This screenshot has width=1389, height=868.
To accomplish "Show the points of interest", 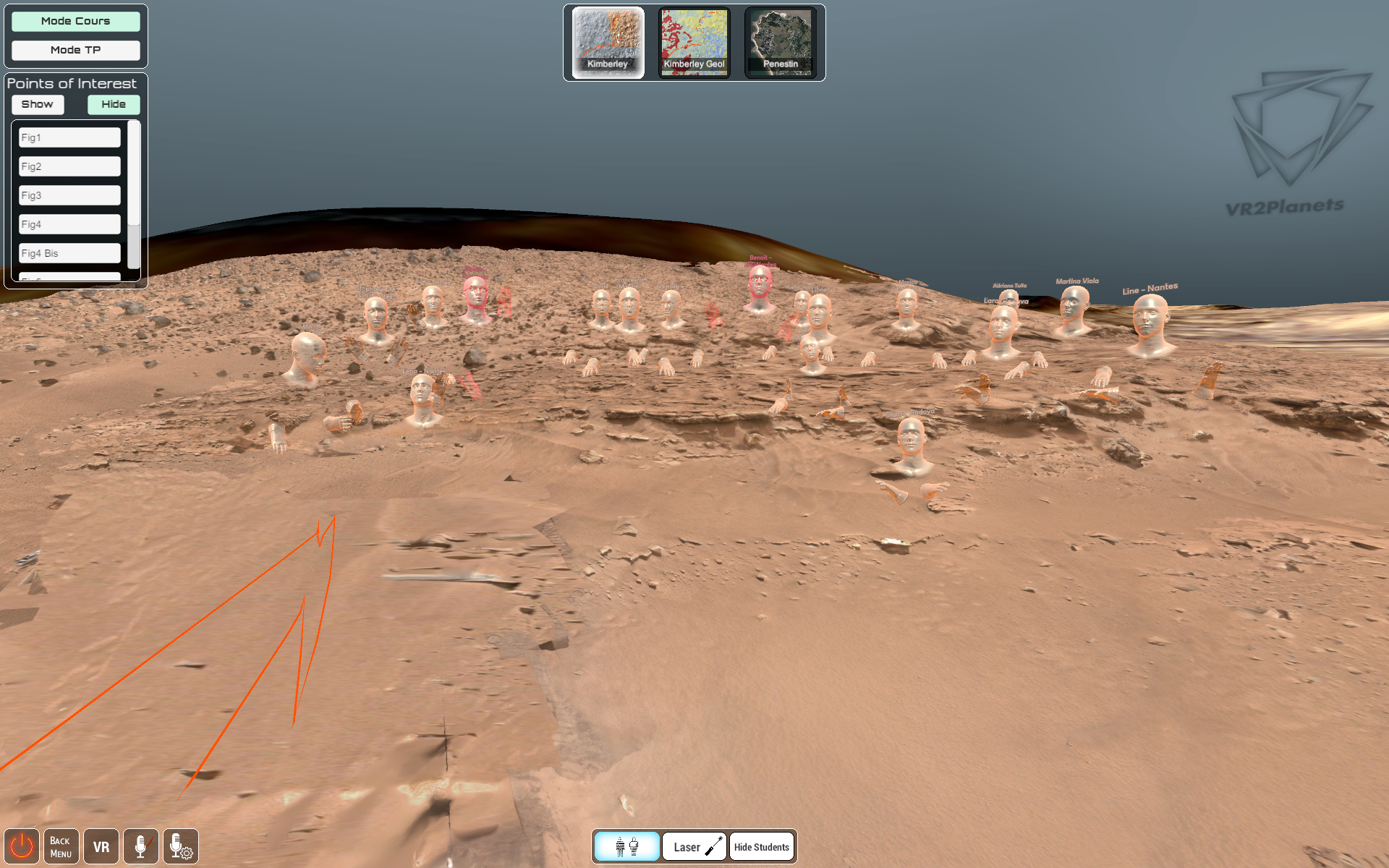I will tap(38, 104).
